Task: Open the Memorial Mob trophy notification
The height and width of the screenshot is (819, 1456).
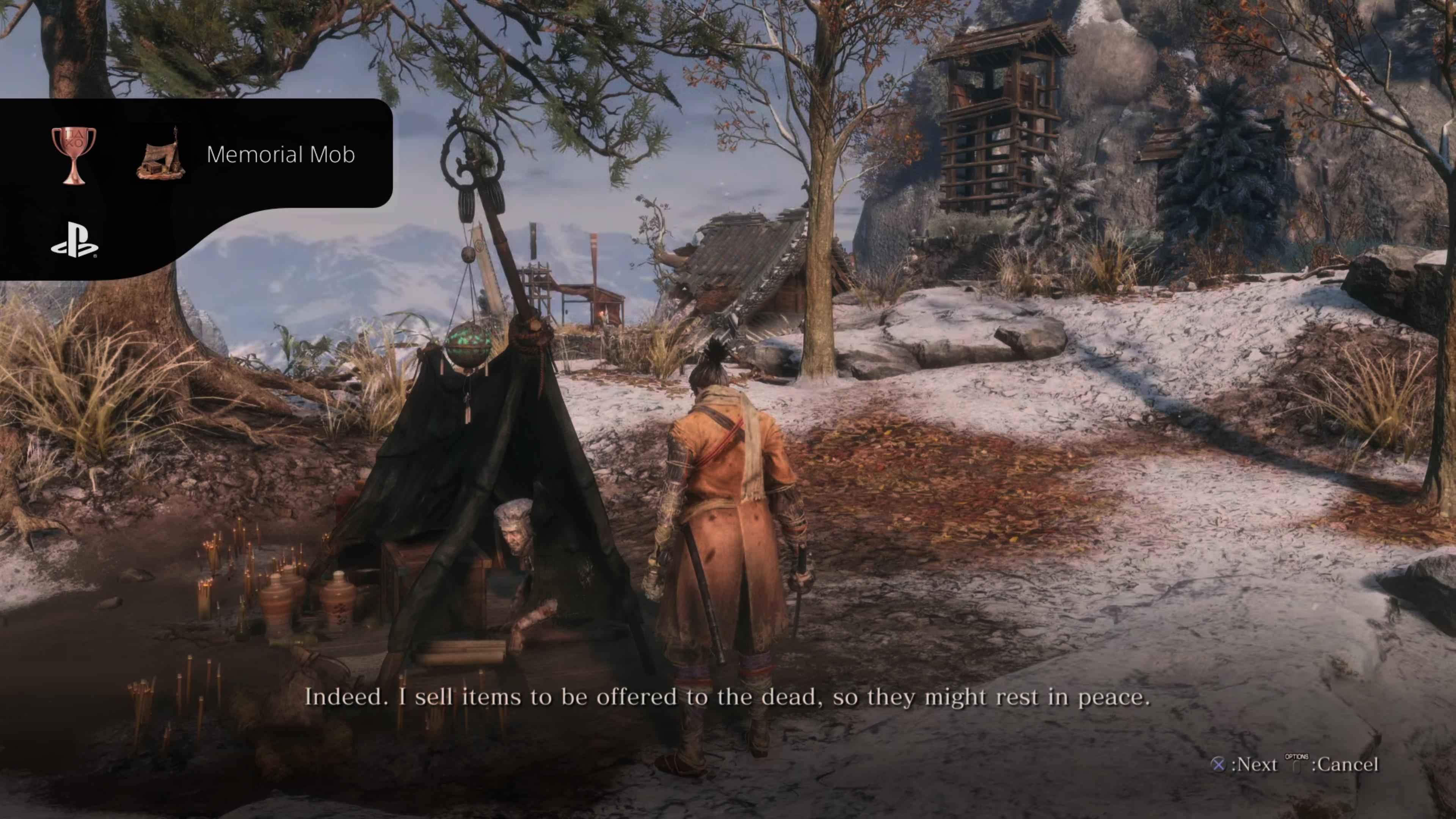Action: point(280,154)
